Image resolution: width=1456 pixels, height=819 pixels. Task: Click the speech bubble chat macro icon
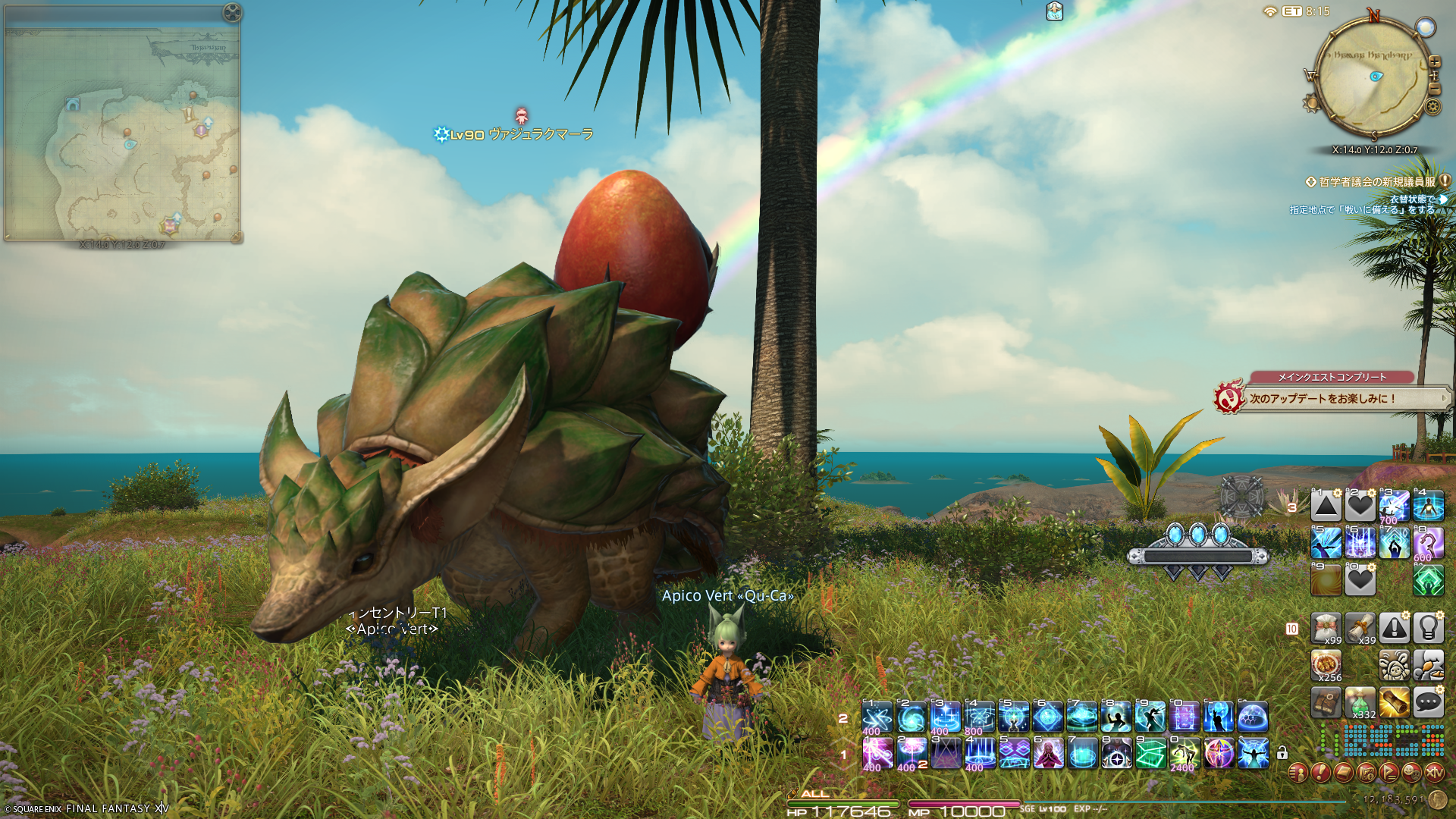point(1428,703)
